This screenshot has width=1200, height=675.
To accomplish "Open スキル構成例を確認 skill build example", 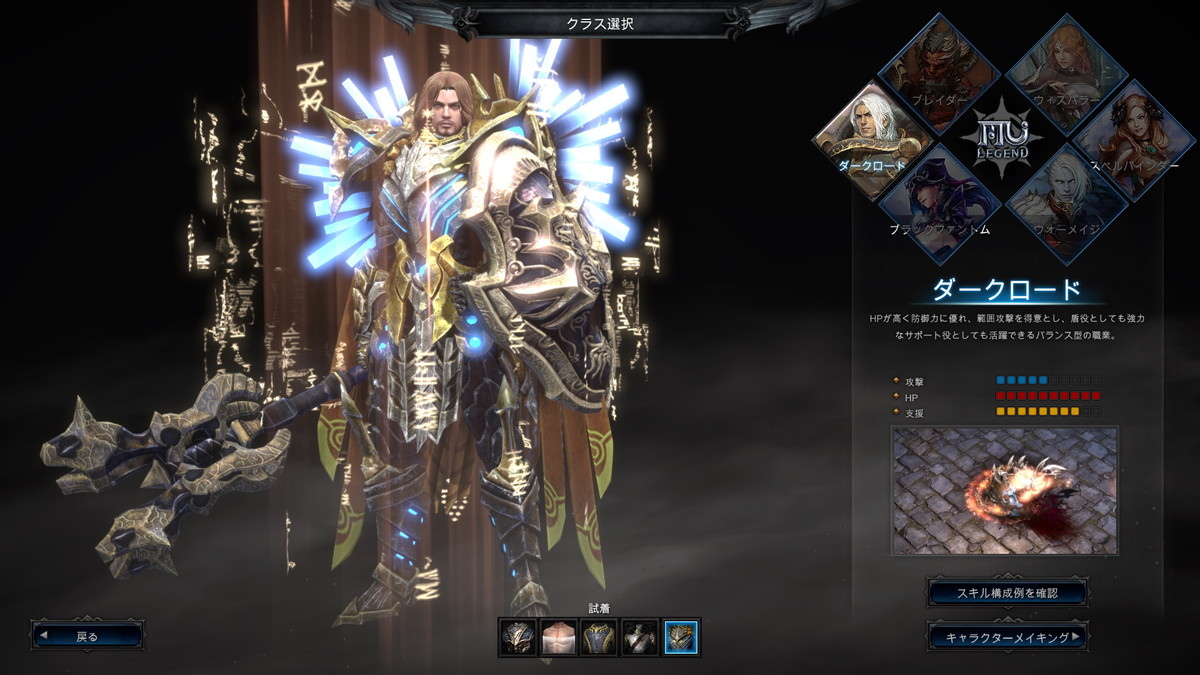I will click(1007, 592).
